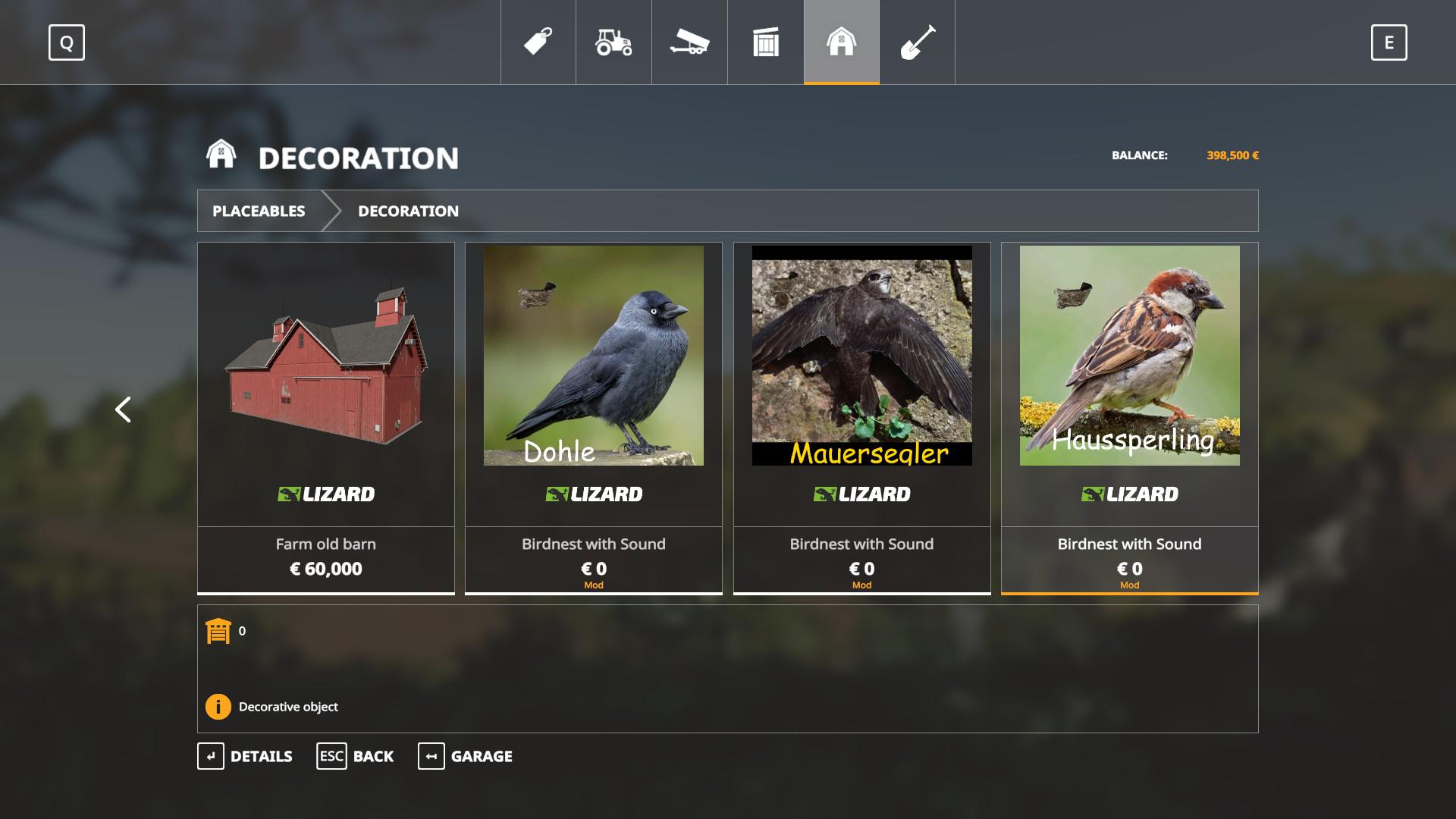1456x819 pixels.
Task: Go to Placeables in the breadcrumb
Action: pos(259,211)
